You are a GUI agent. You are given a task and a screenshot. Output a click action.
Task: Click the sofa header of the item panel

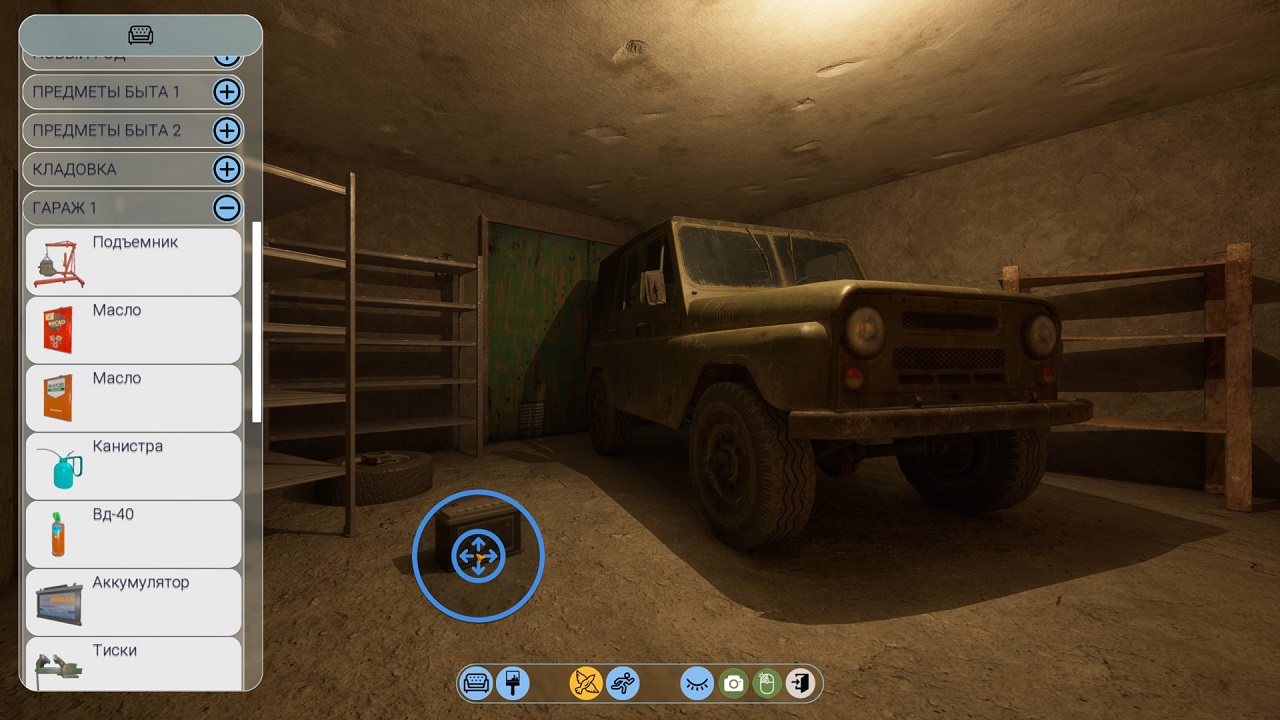coord(141,35)
